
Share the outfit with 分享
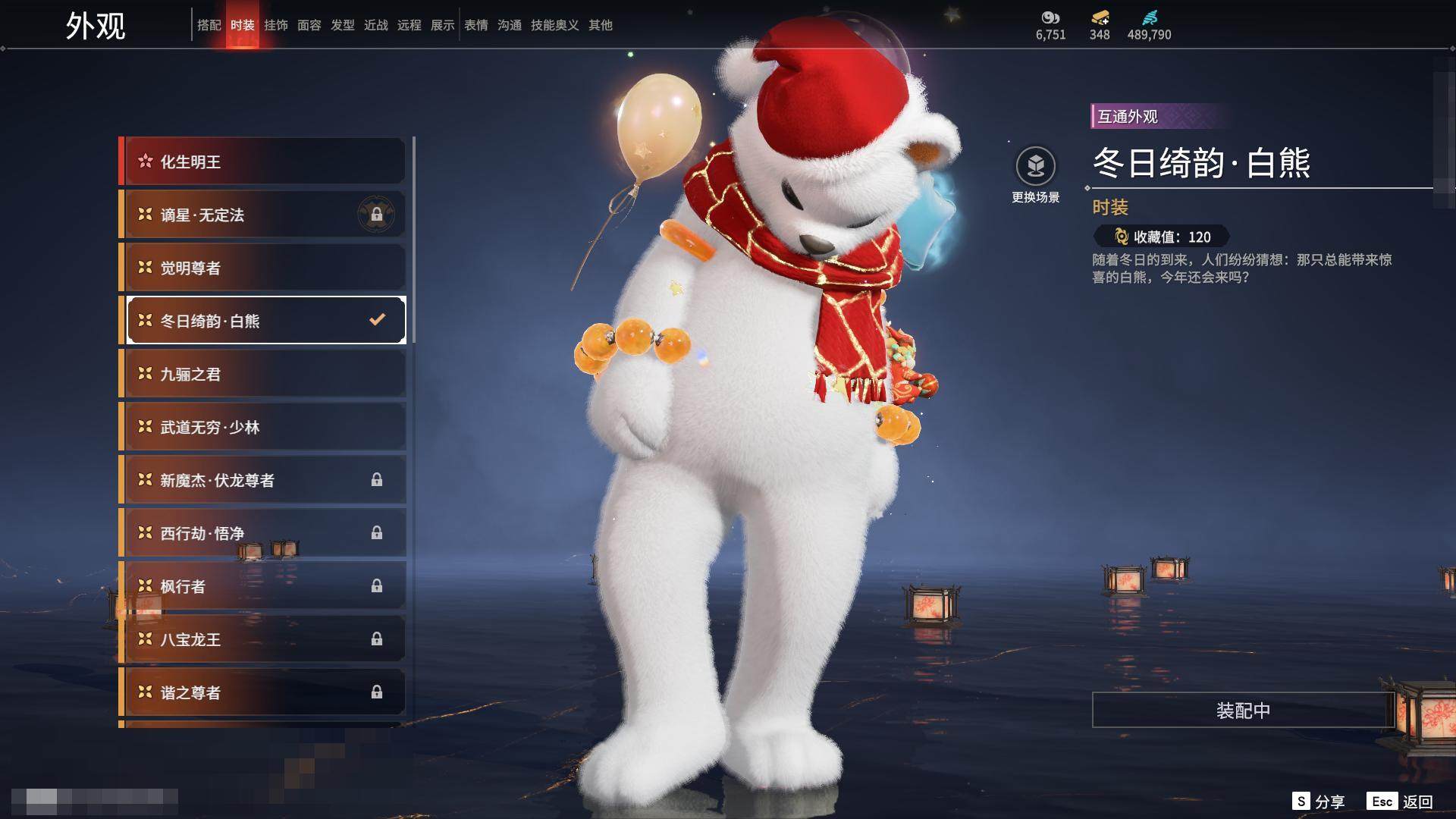pos(1318,802)
